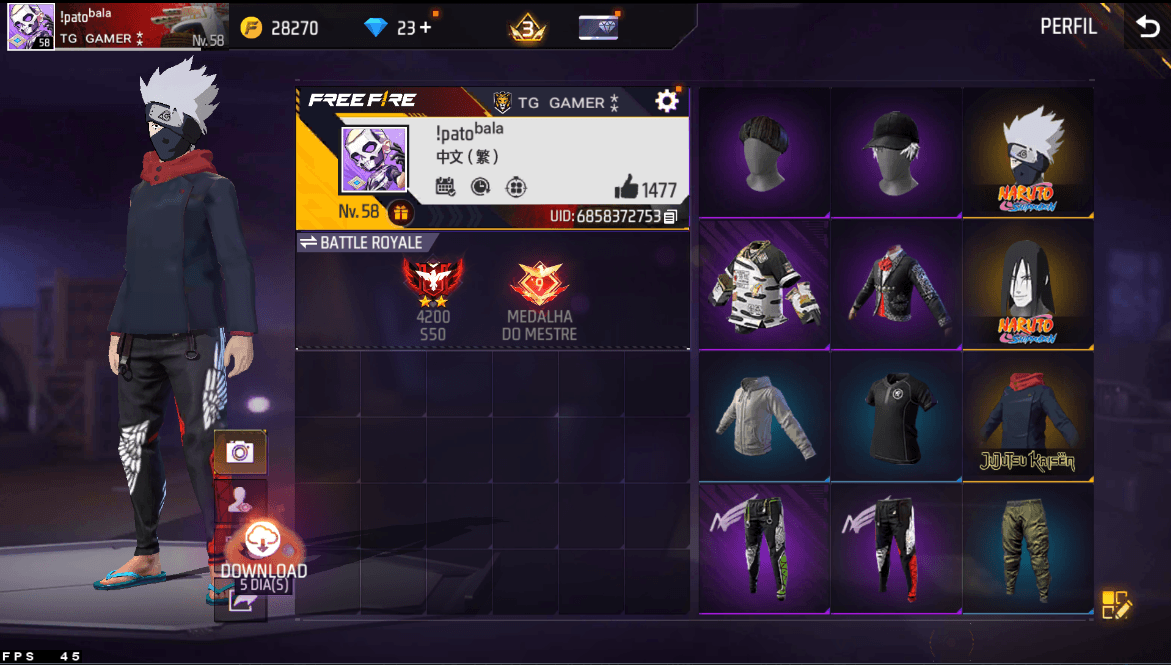This screenshot has height=665, width=1171.
Task: Click the gold coins balance
Action: (x=280, y=28)
